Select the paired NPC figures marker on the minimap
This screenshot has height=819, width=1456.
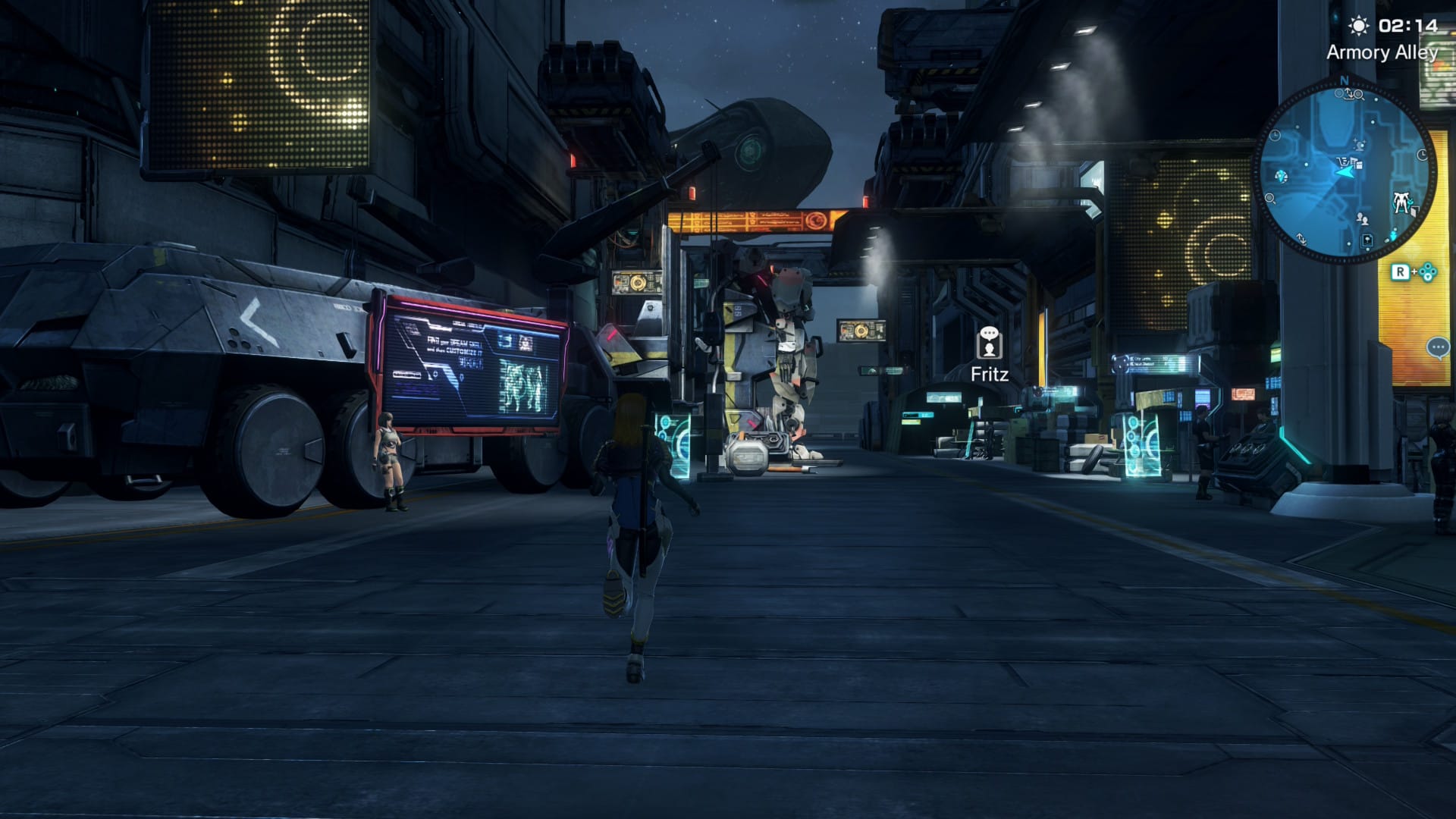(x=1362, y=220)
